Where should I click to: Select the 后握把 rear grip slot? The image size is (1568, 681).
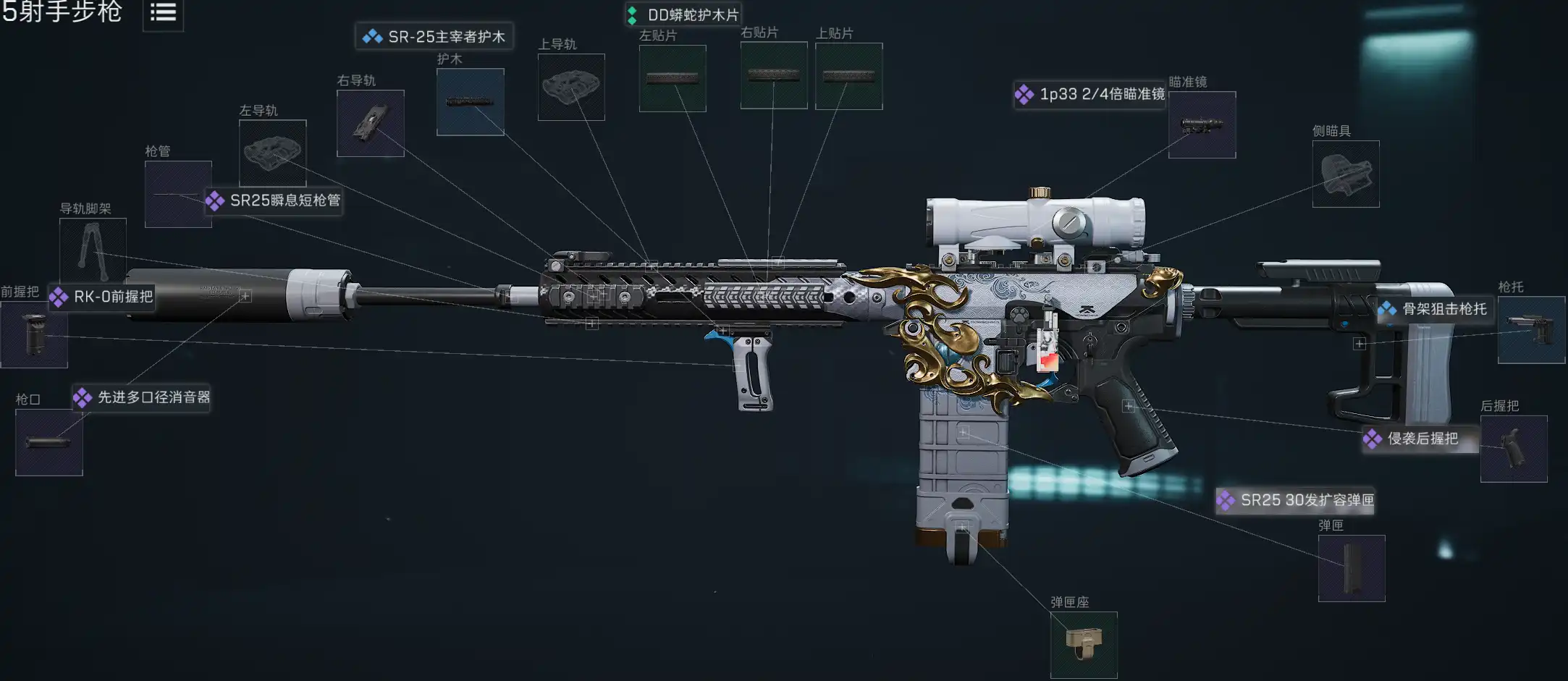pos(1513,449)
